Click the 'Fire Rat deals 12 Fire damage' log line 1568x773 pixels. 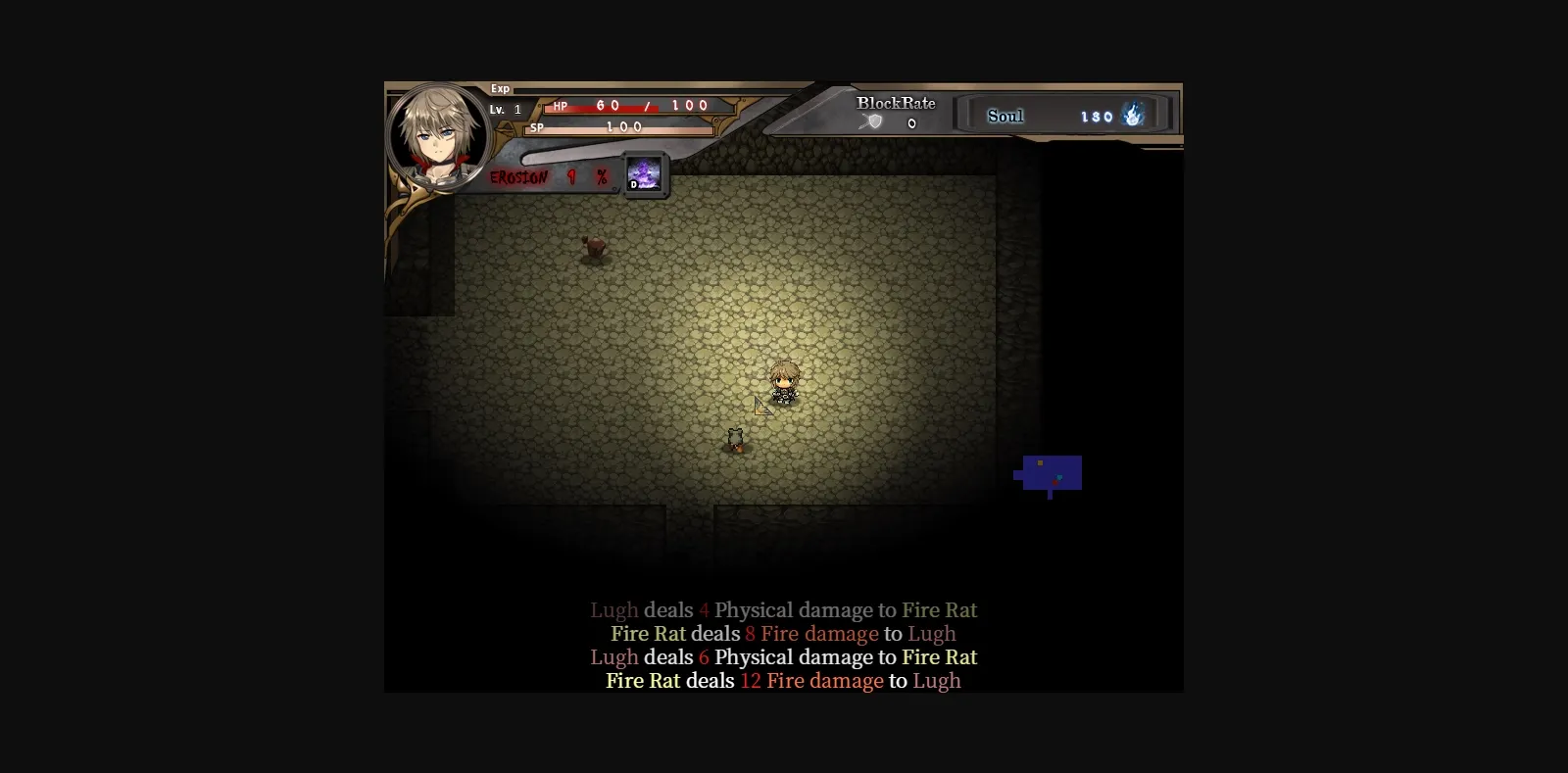coord(783,681)
